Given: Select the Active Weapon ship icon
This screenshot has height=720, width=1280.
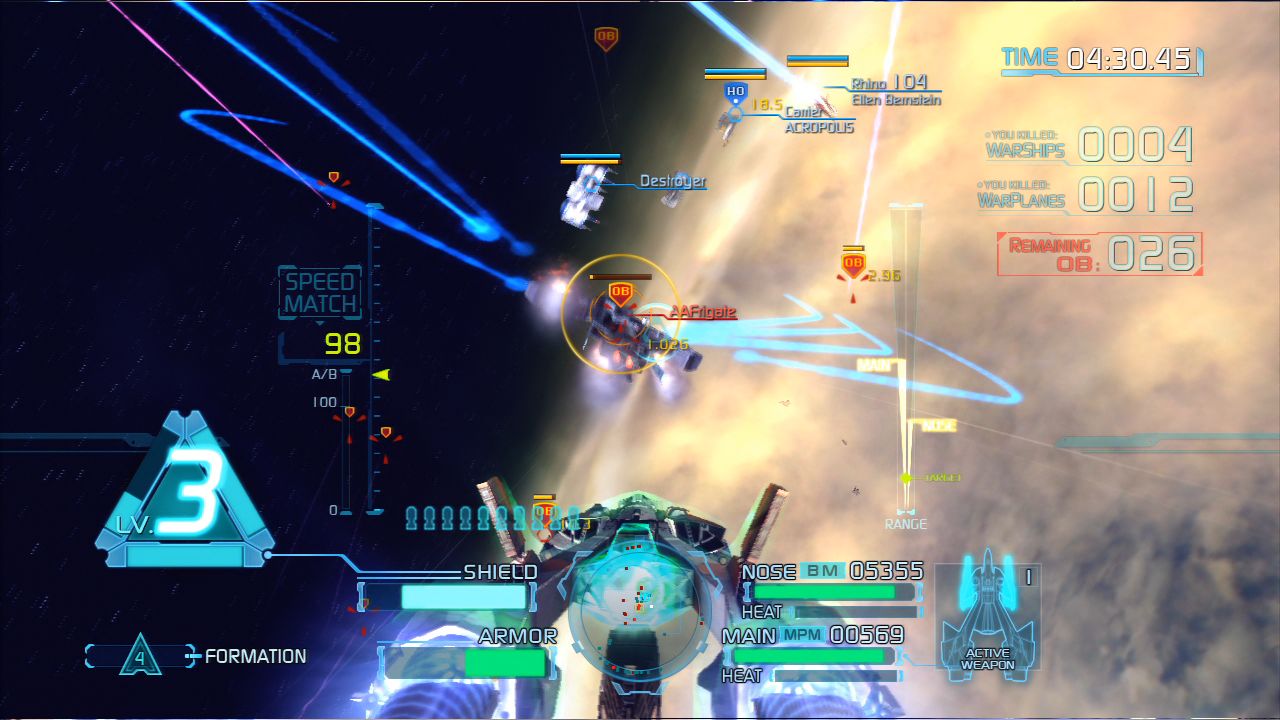Looking at the screenshot, I should 987,610.
